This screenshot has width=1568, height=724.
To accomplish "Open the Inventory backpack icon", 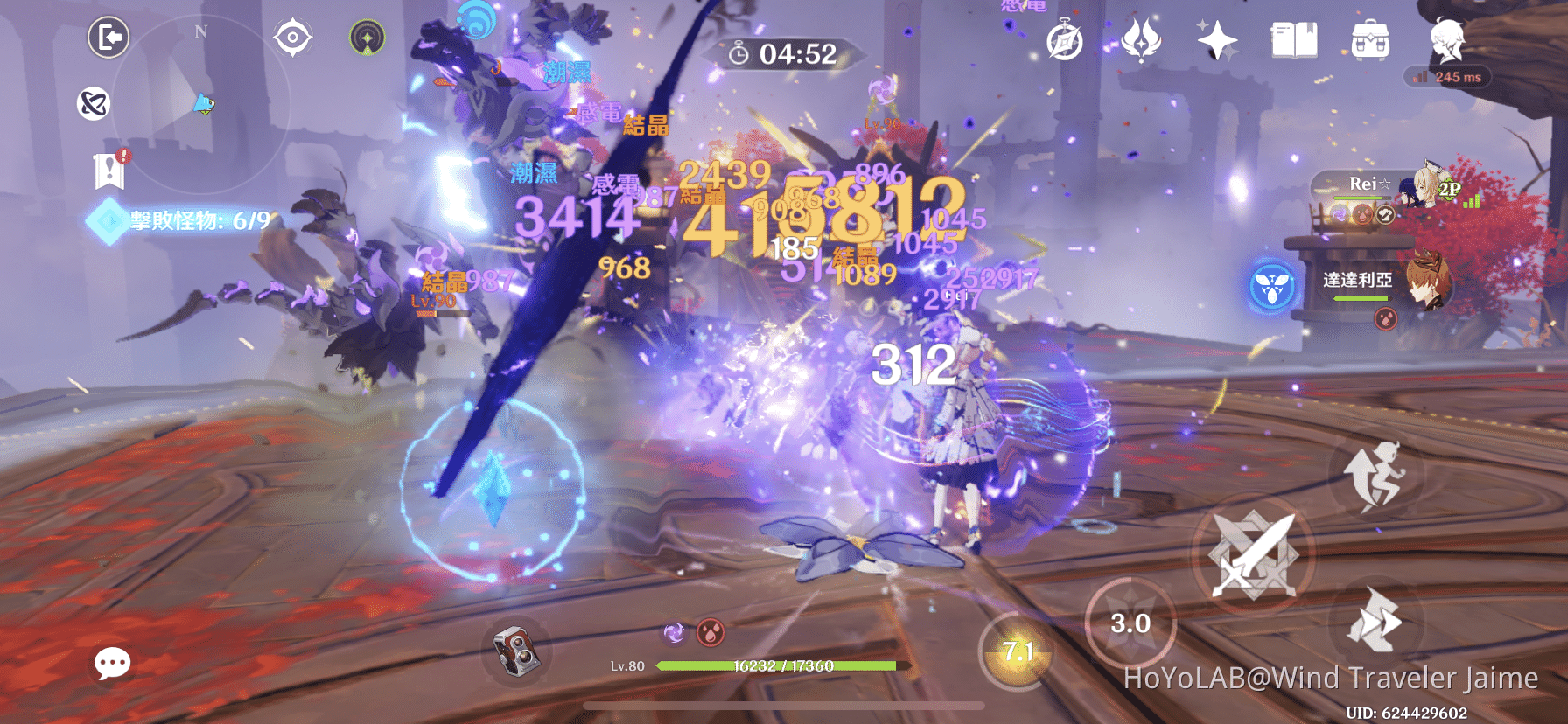I will [1369, 39].
